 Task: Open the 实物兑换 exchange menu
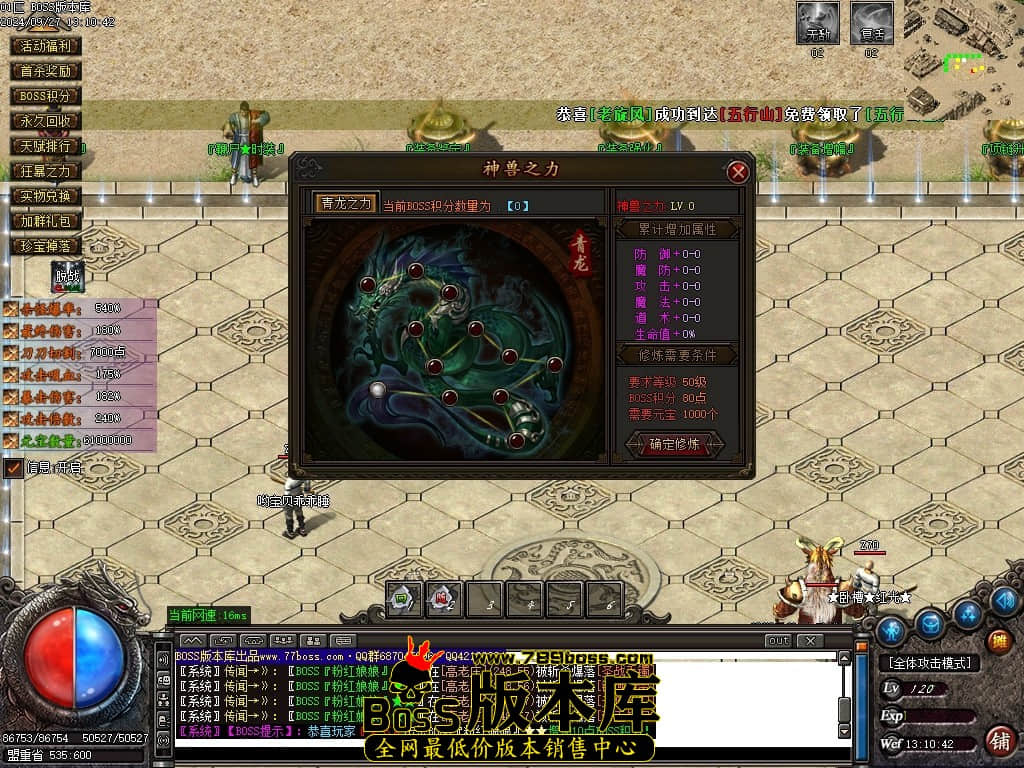pyautogui.click(x=46, y=196)
